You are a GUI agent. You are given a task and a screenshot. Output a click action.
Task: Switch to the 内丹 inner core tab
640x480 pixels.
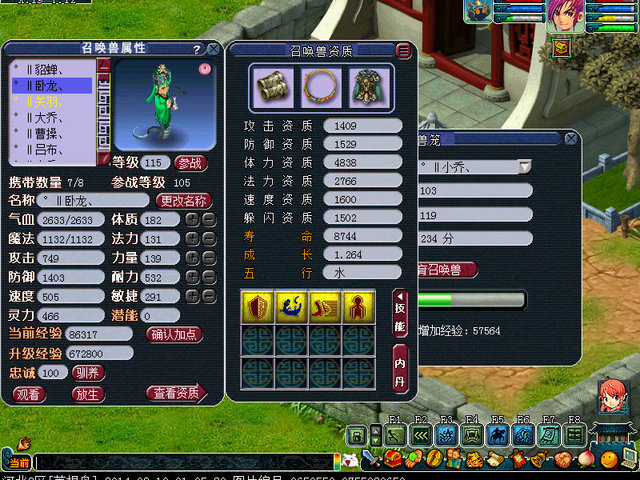[400, 368]
